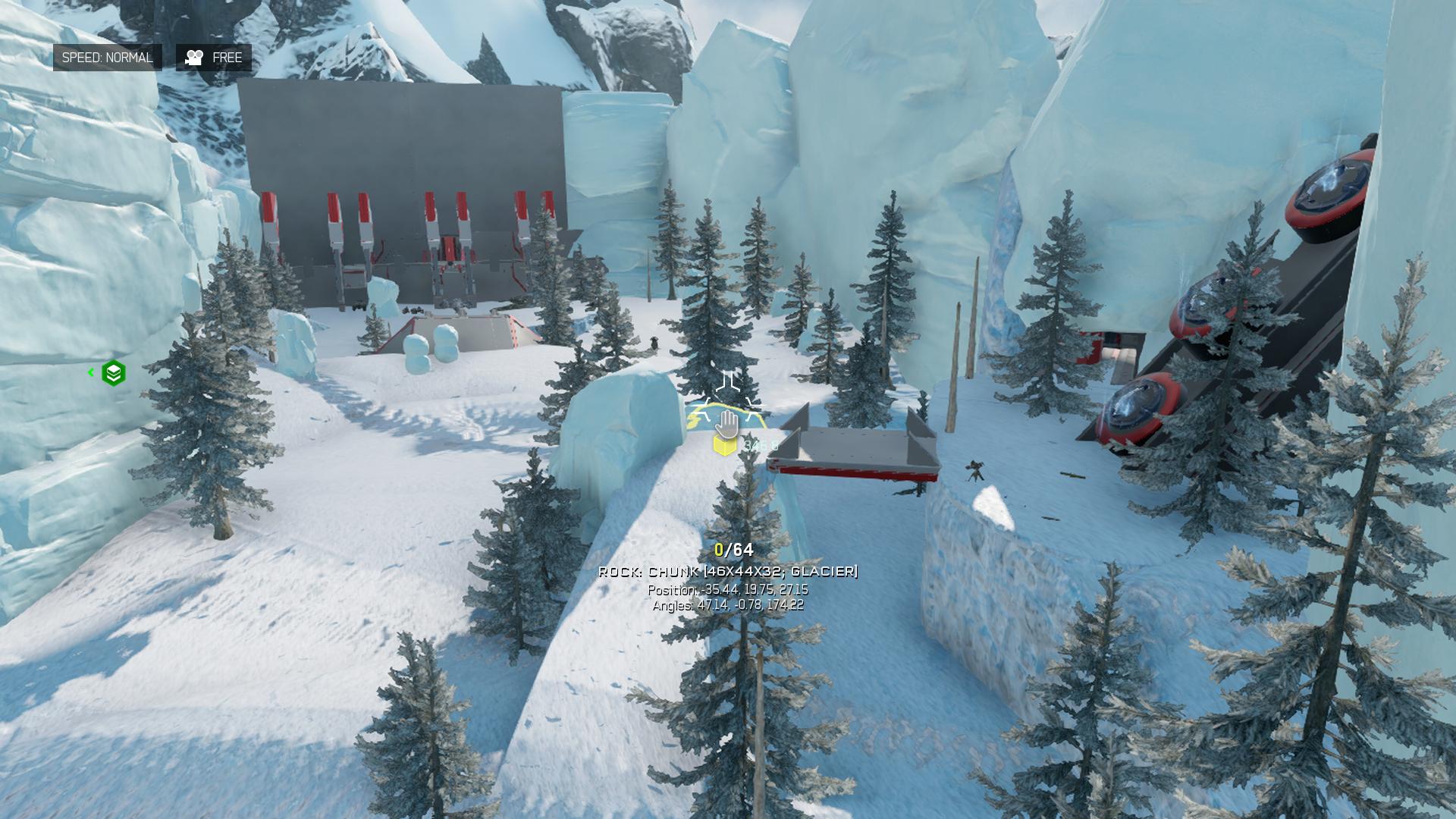Select the yellow cube object handle

(724, 445)
